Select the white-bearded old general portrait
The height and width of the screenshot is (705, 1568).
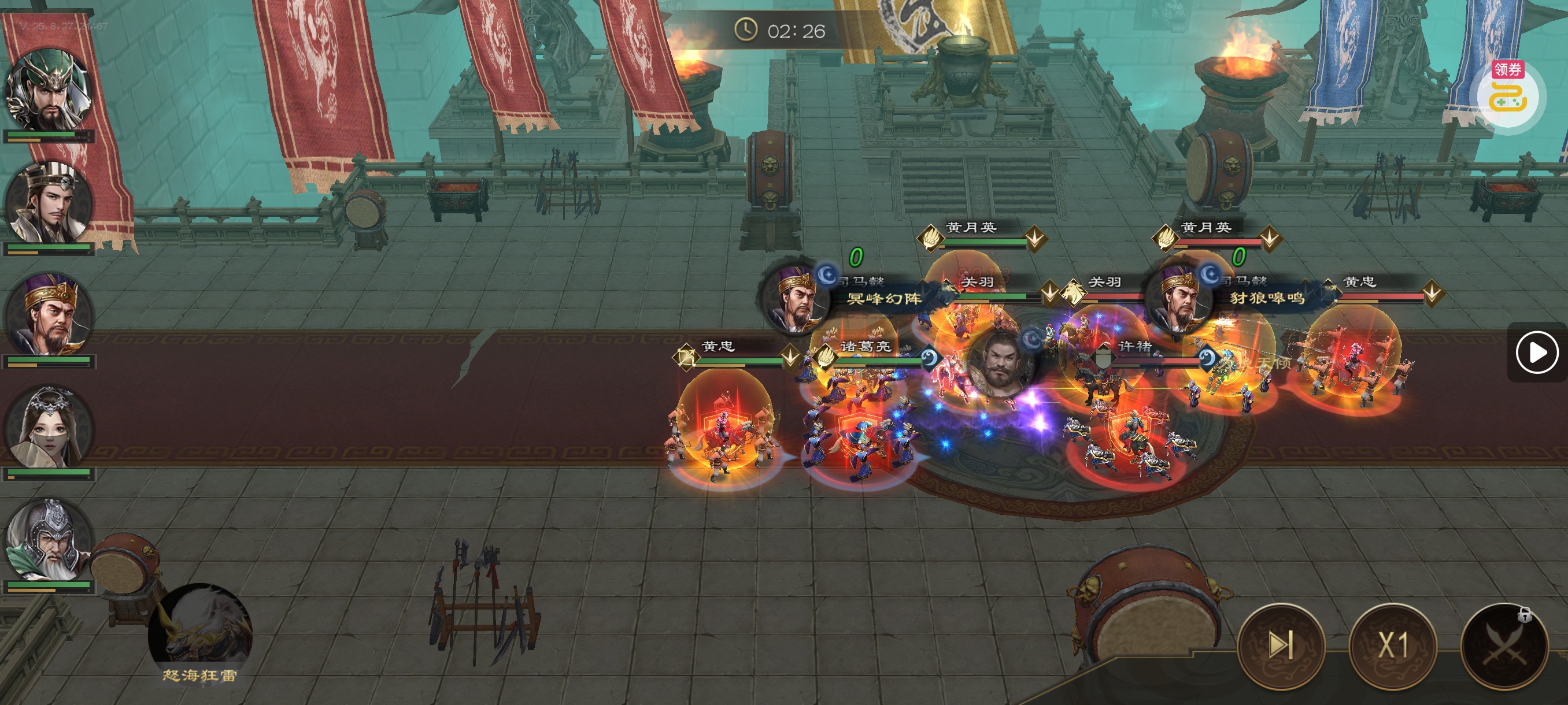point(49,540)
